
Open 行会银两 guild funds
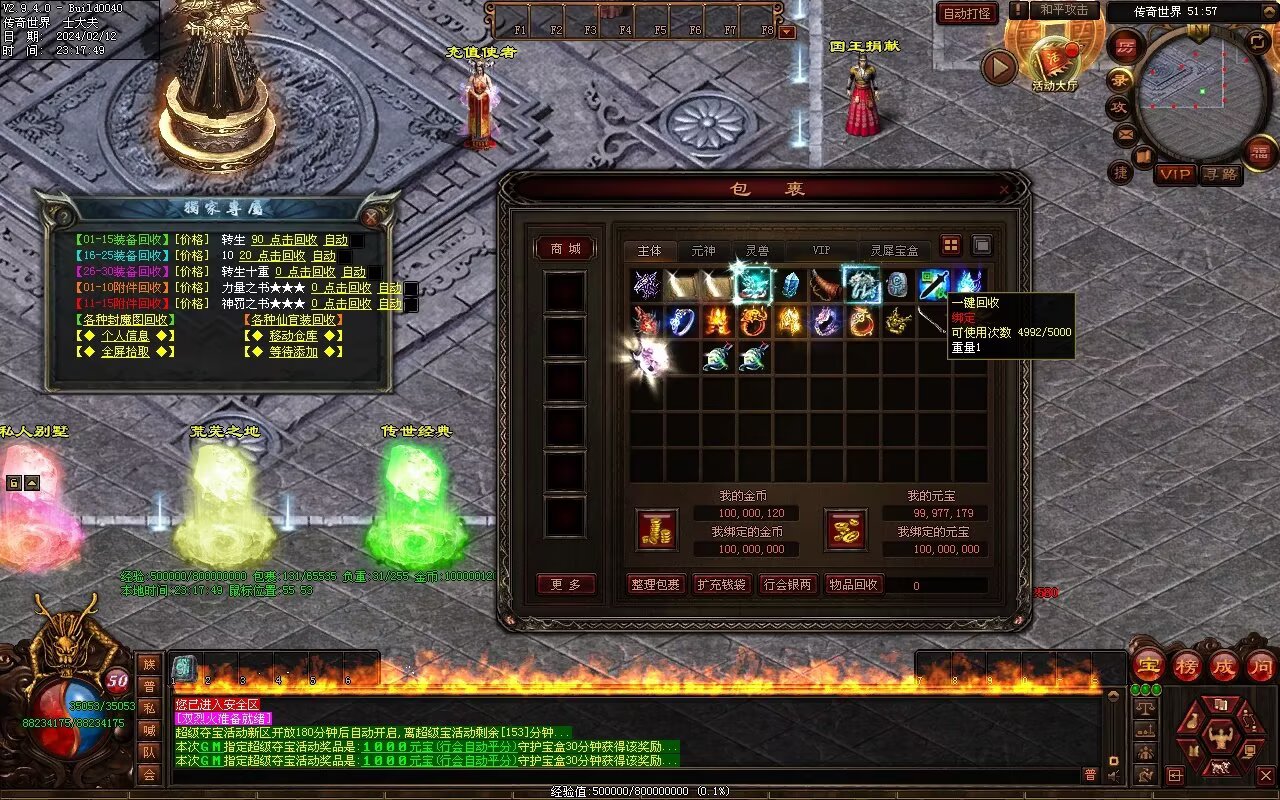click(787, 585)
